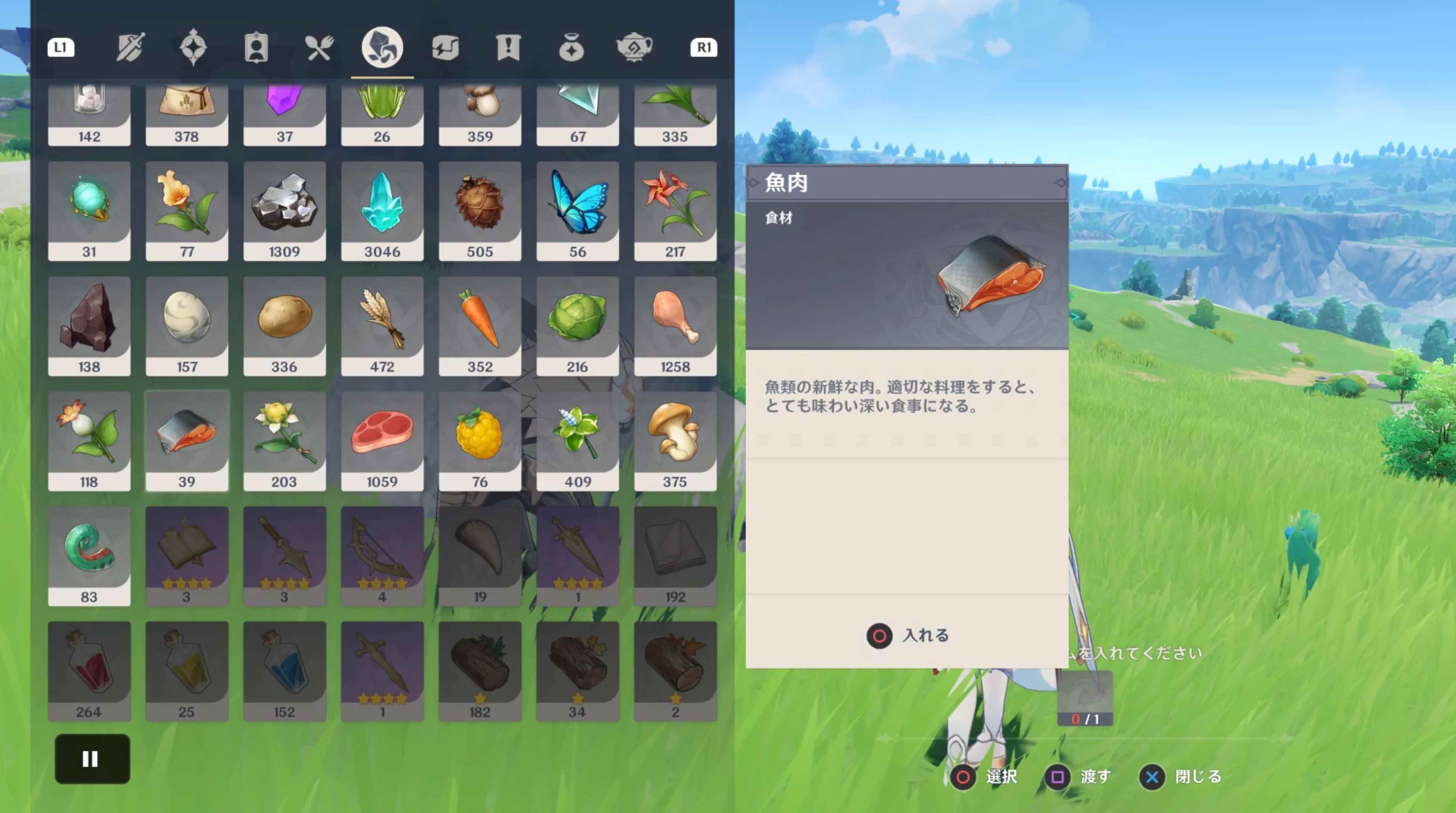Select the raw meat stack of 1059
The image size is (1456, 813).
tap(383, 441)
